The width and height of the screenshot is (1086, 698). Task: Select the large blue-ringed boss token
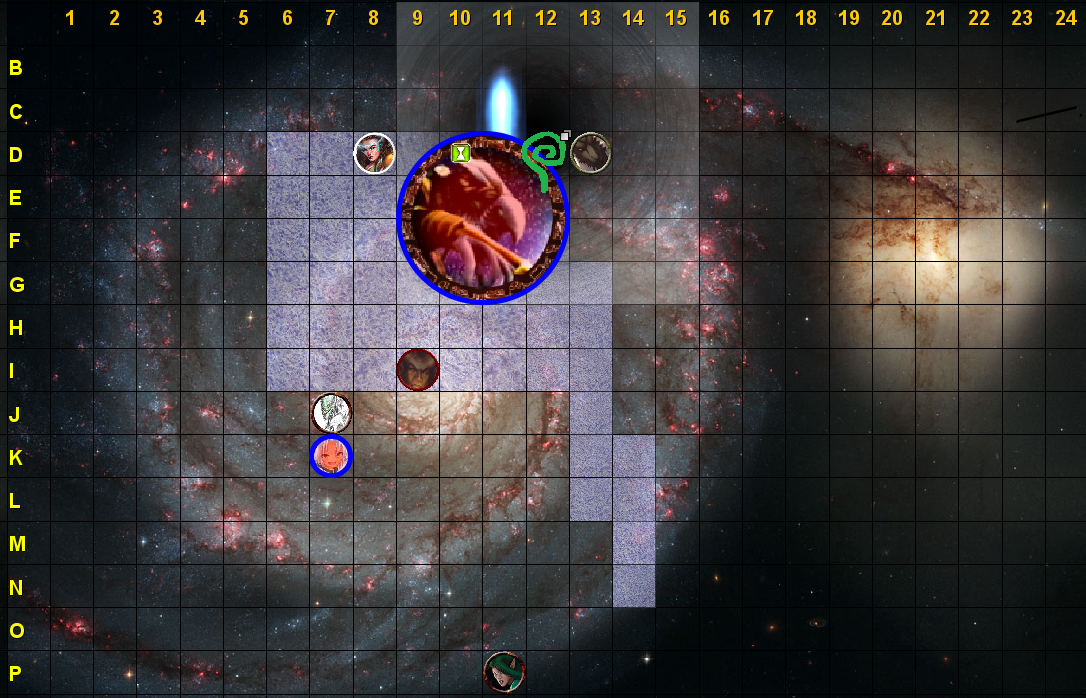point(483,218)
